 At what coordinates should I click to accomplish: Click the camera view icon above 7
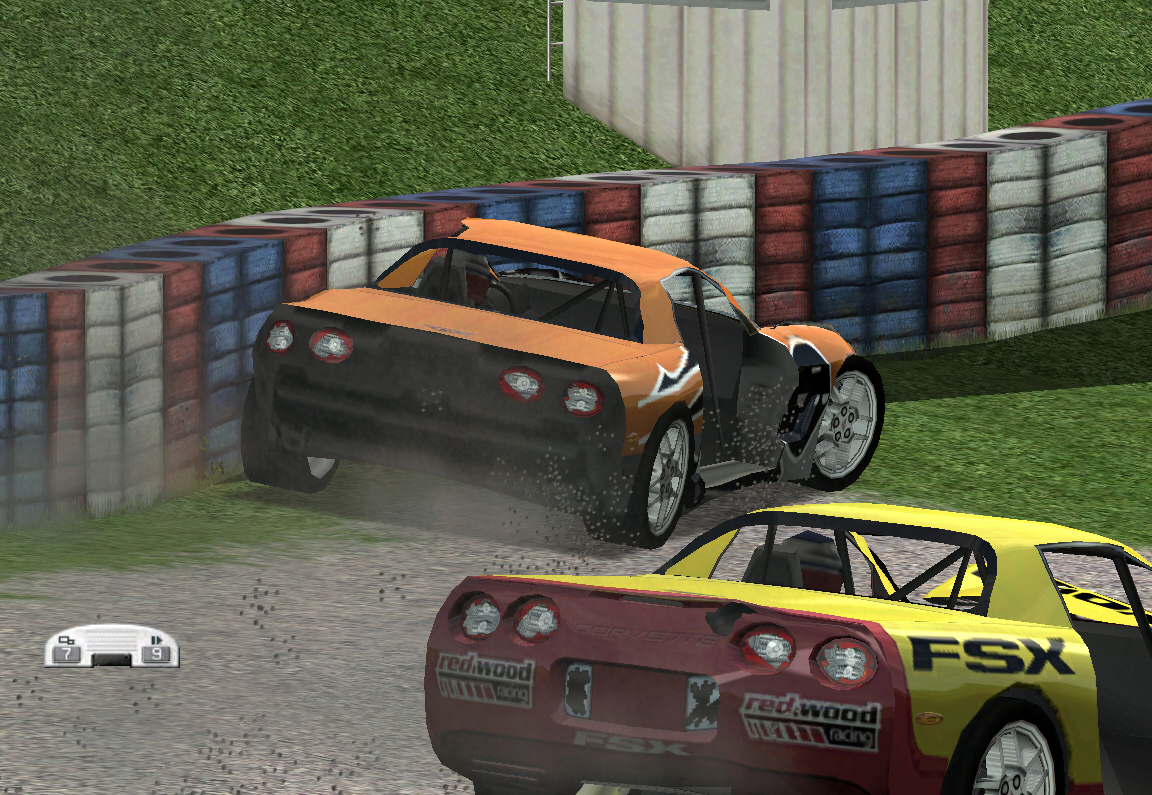point(67,640)
